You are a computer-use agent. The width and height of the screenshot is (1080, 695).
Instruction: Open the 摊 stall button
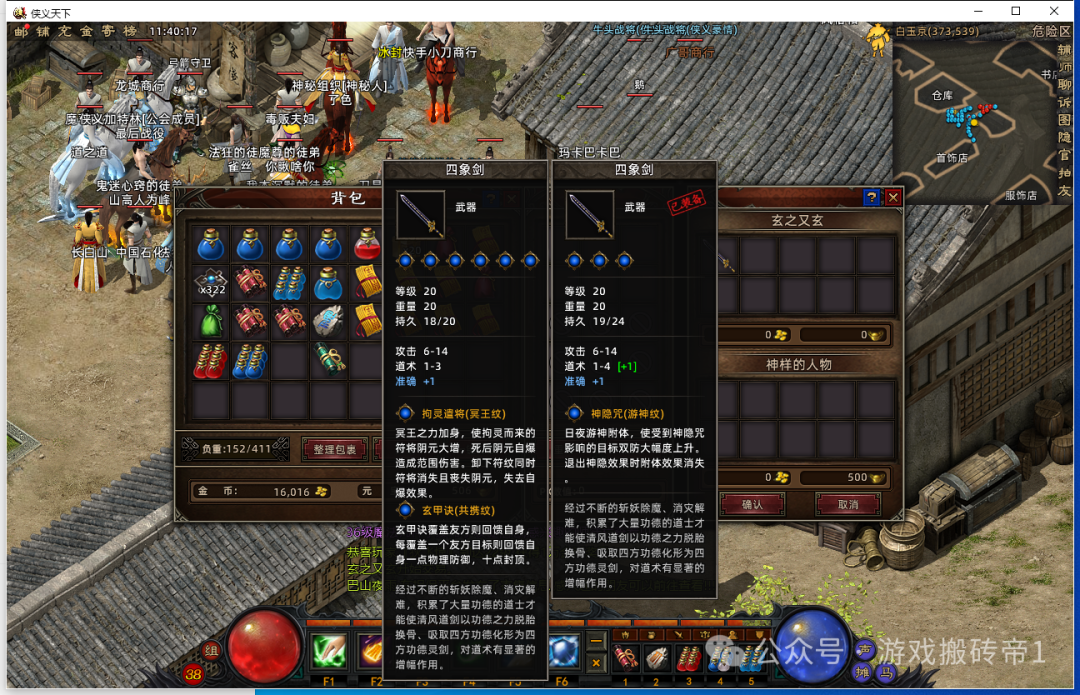(863, 673)
